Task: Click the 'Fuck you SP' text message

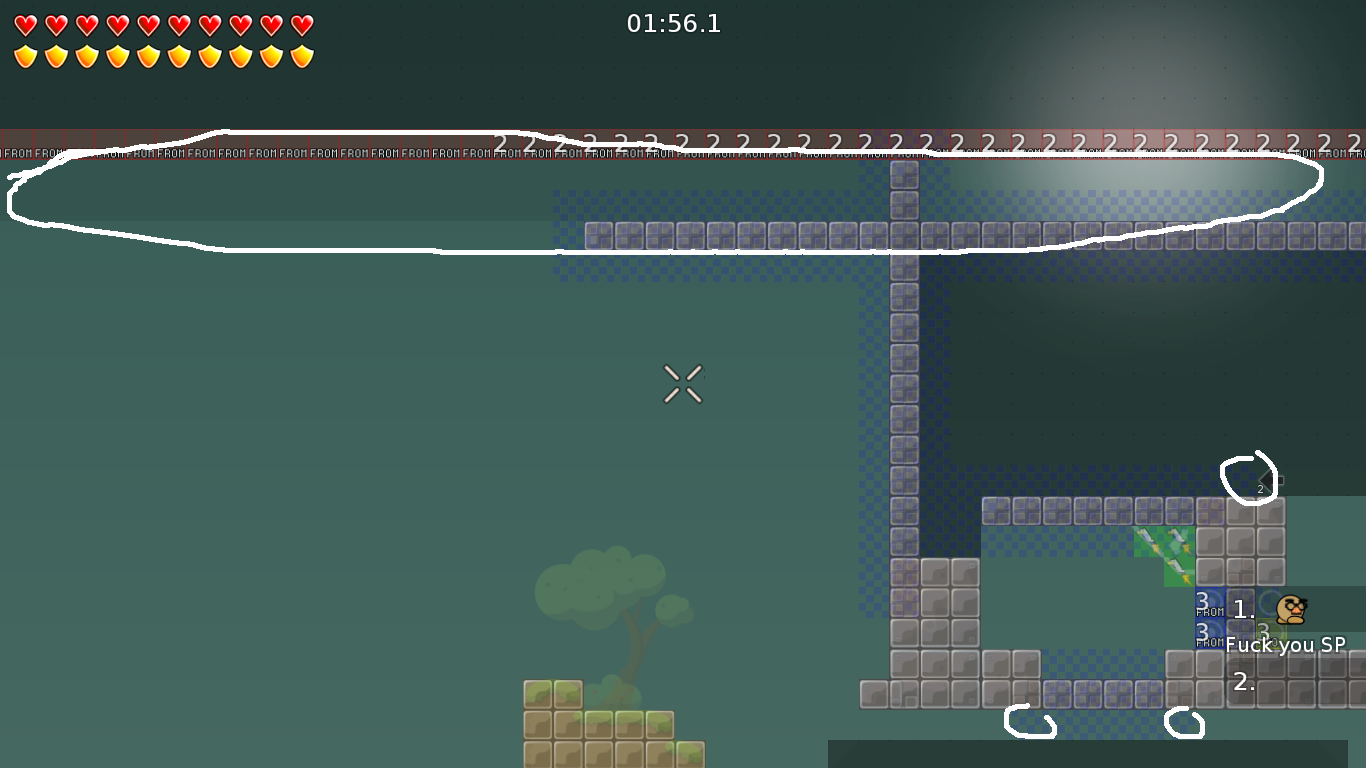Action: tap(1285, 646)
